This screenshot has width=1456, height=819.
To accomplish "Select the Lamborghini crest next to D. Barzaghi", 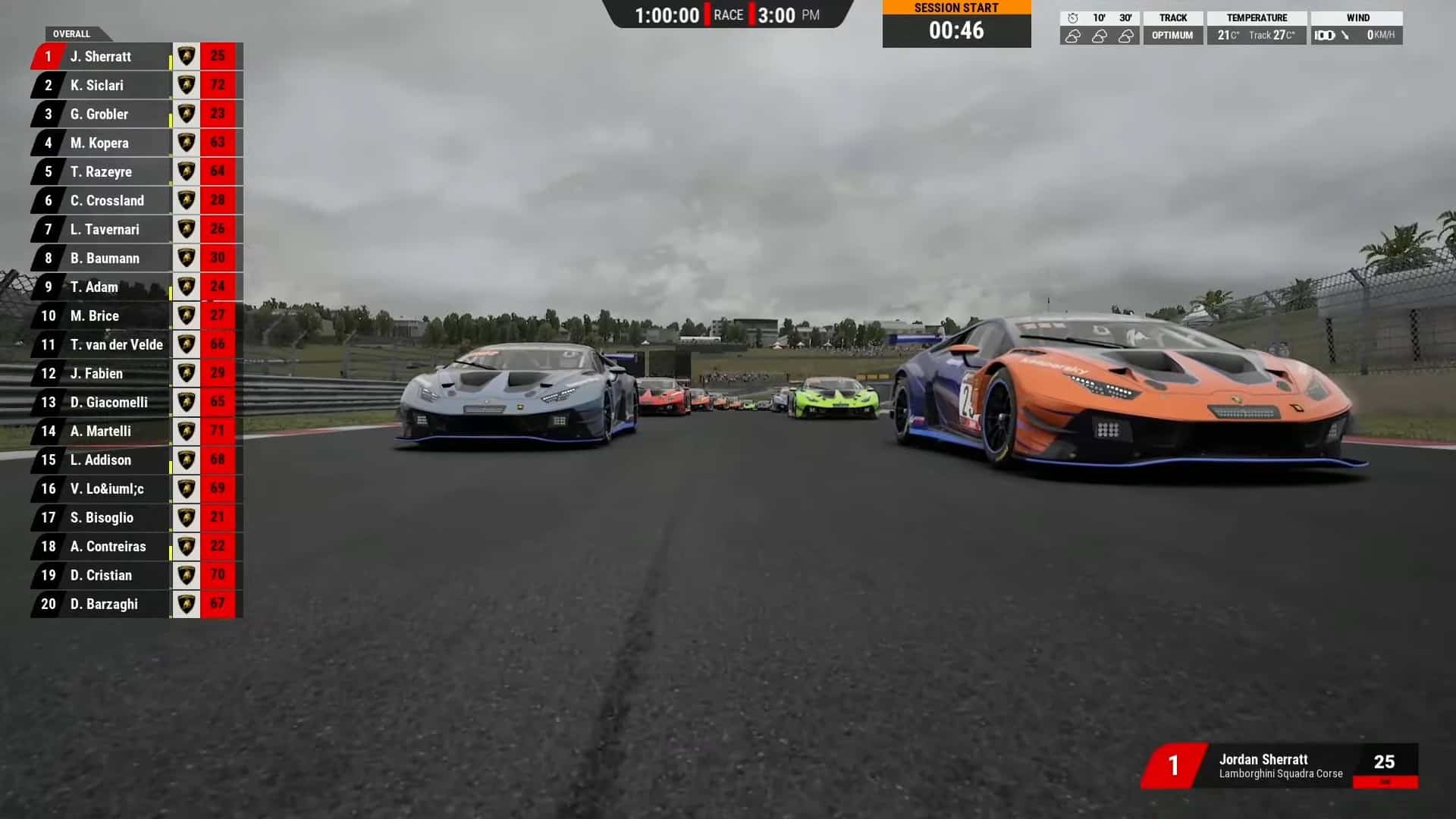I will [x=186, y=604].
